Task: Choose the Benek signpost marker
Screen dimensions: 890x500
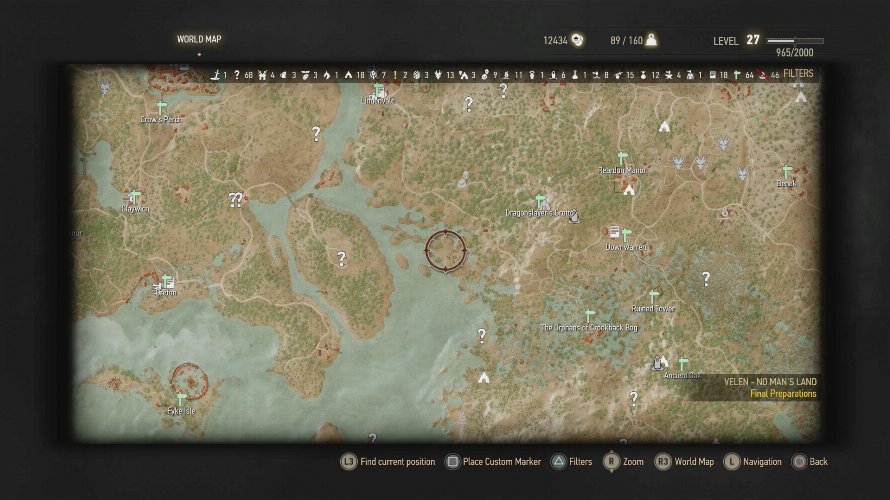Action: click(x=787, y=172)
